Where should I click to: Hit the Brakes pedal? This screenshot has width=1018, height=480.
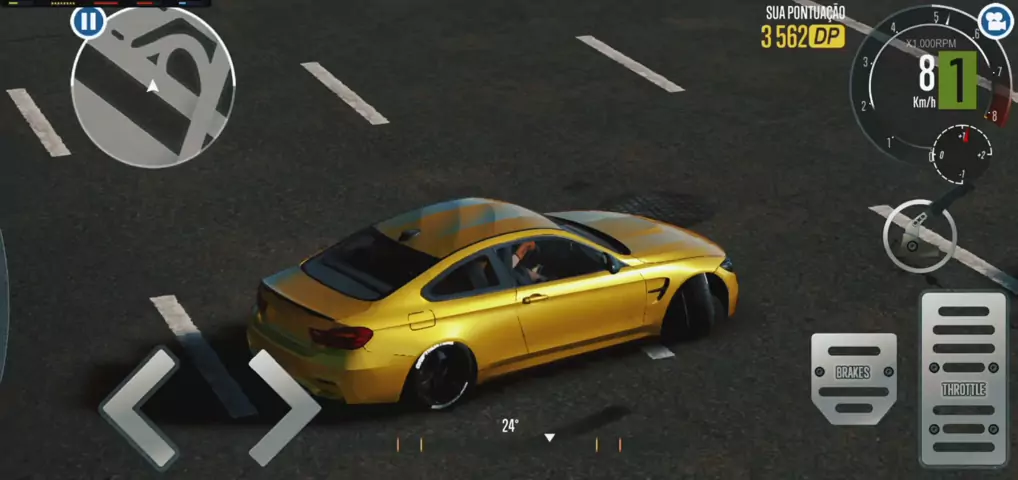(x=853, y=377)
